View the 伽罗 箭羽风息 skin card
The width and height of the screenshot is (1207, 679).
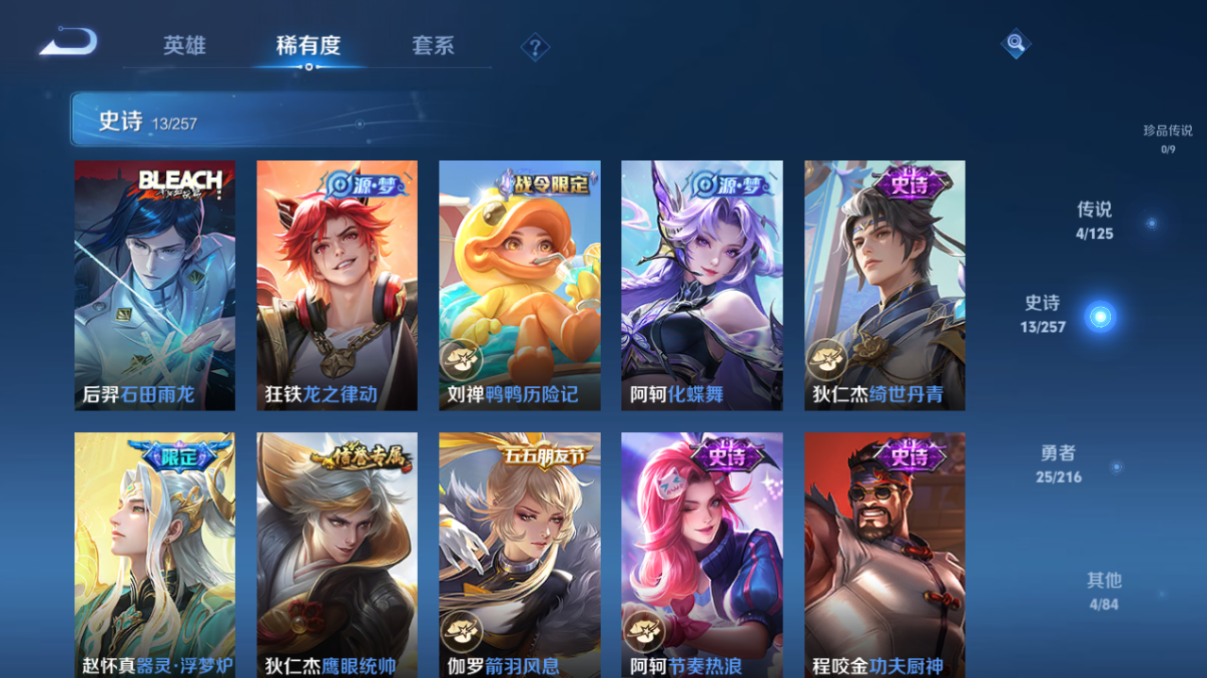[x=519, y=555]
